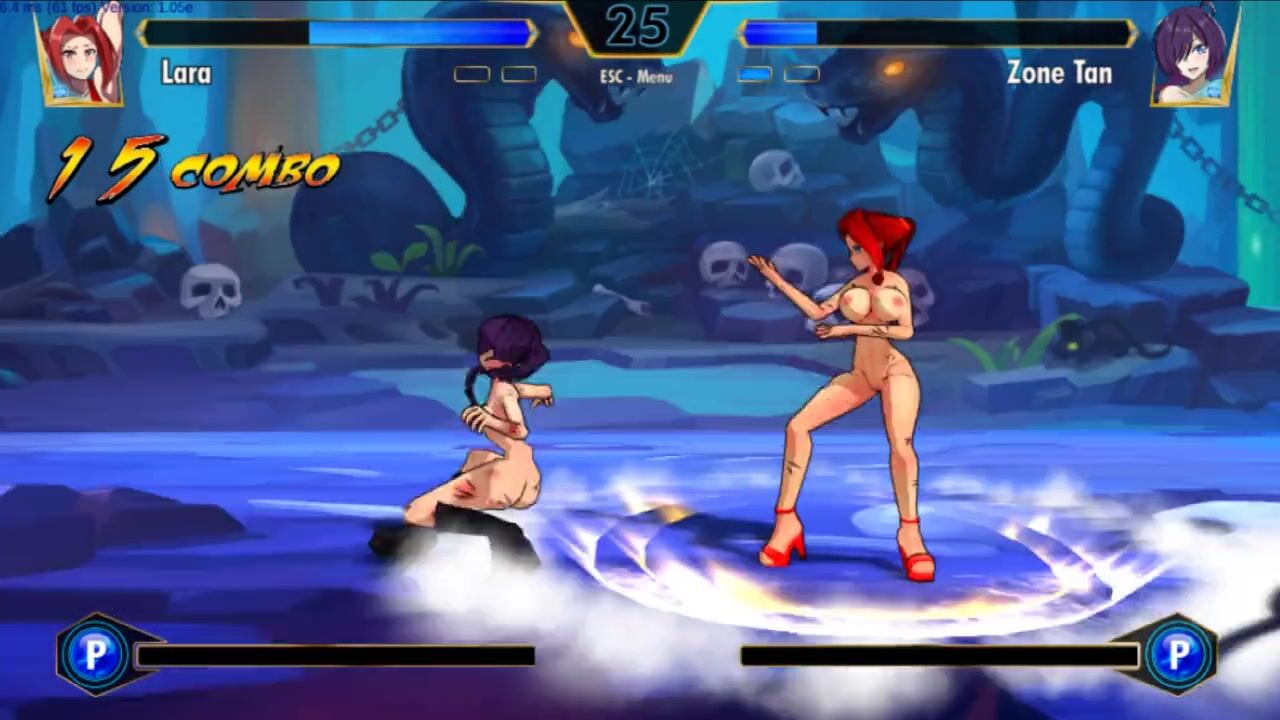Click Zone Tan's character portrait
The width and height of the screenshot is (1280, 720).
pyautogui.click(x=1195, y=57)
